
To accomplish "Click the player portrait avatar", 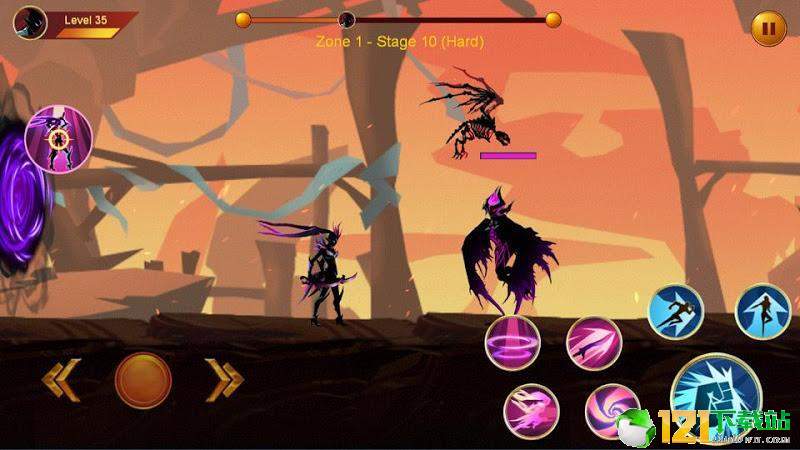I will [x=30, y=20].
